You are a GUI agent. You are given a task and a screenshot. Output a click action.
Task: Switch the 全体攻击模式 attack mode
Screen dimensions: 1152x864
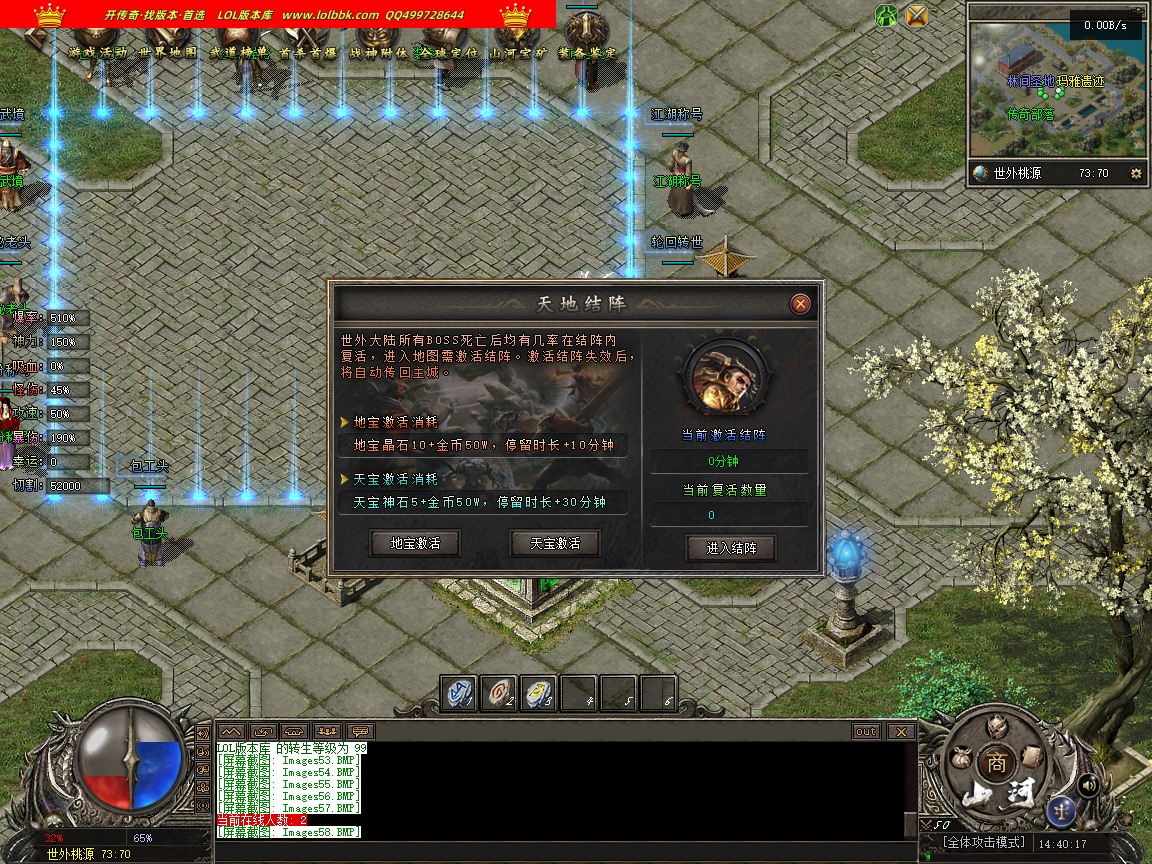pyautogui.click(x=985, y=843)
